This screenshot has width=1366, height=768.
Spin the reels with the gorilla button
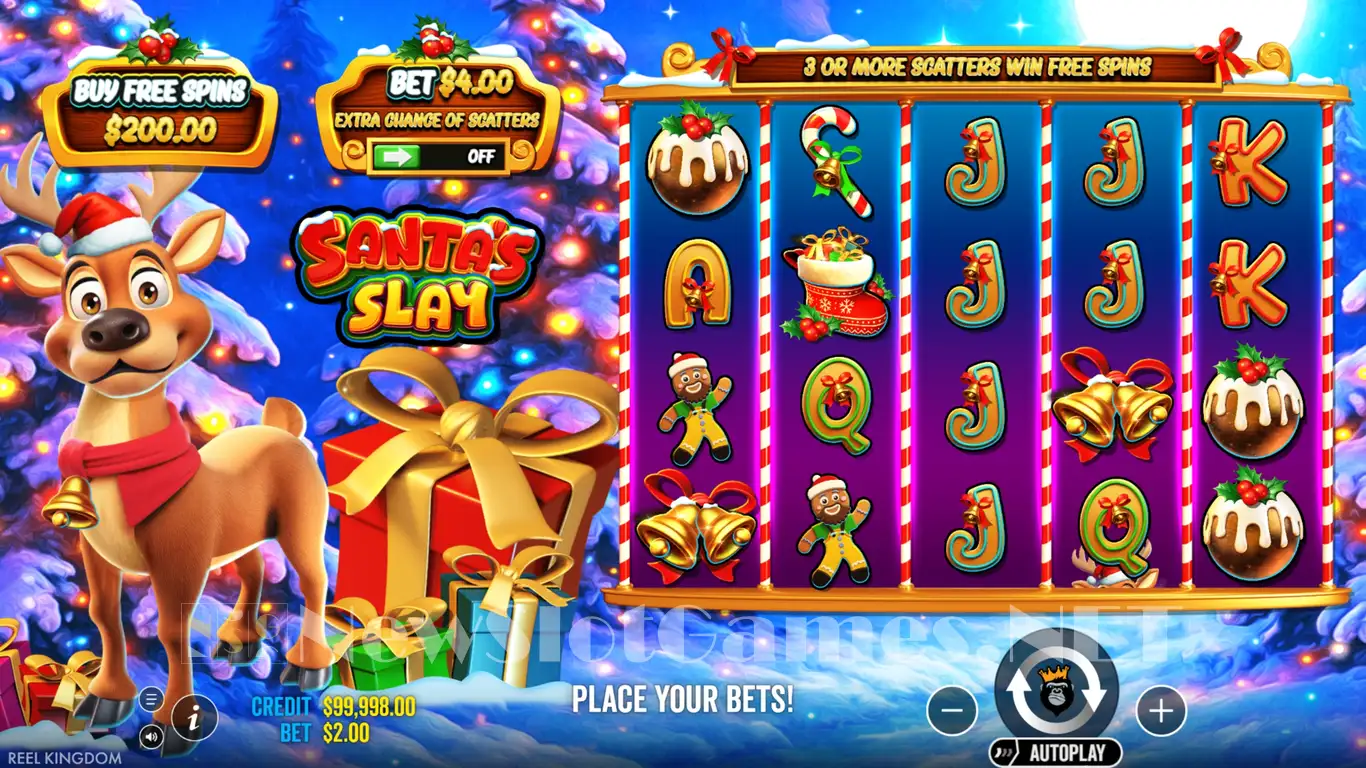(1056, 691)
